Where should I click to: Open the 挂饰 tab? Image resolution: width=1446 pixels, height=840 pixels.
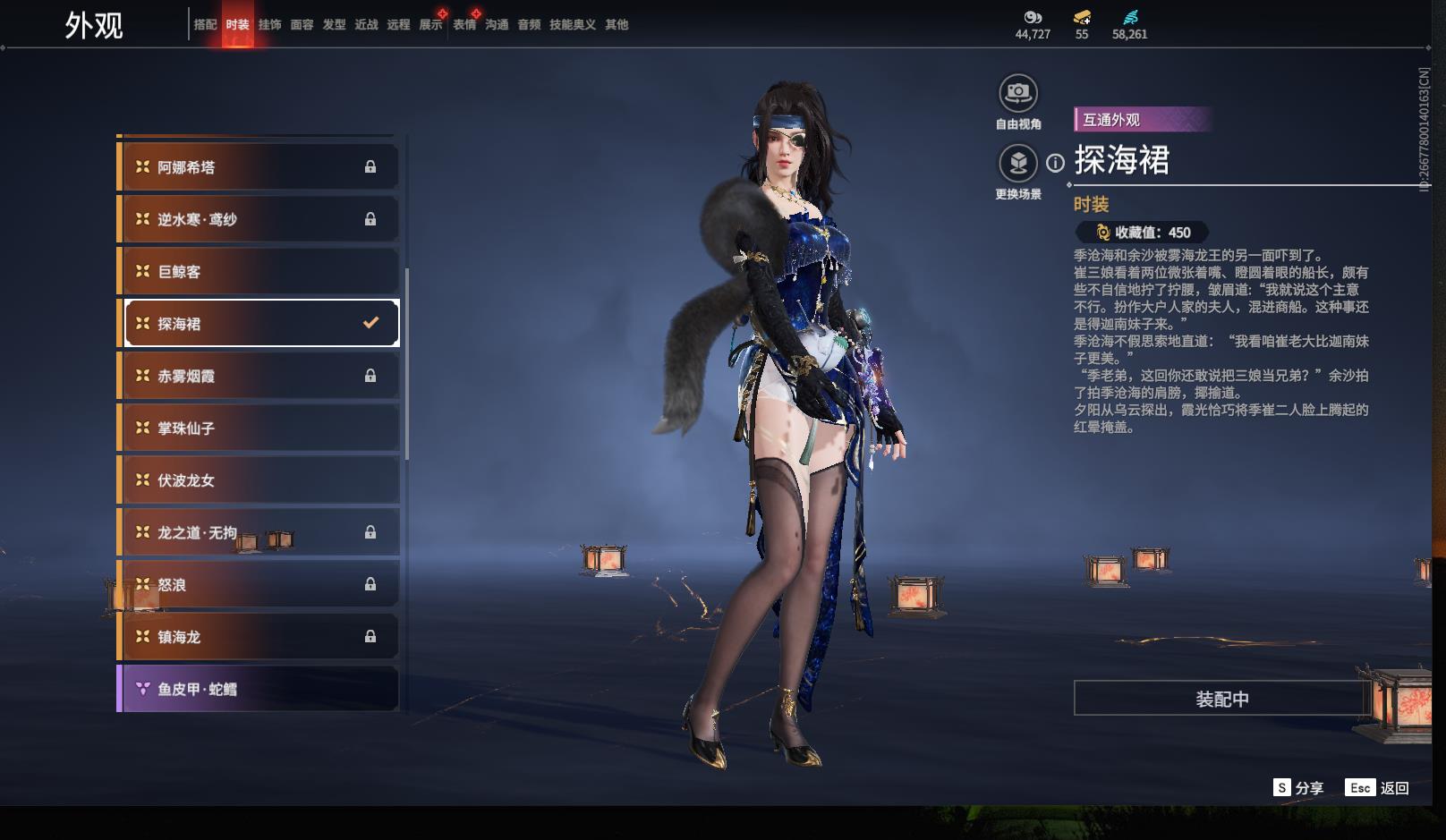[x=269, y=25]
